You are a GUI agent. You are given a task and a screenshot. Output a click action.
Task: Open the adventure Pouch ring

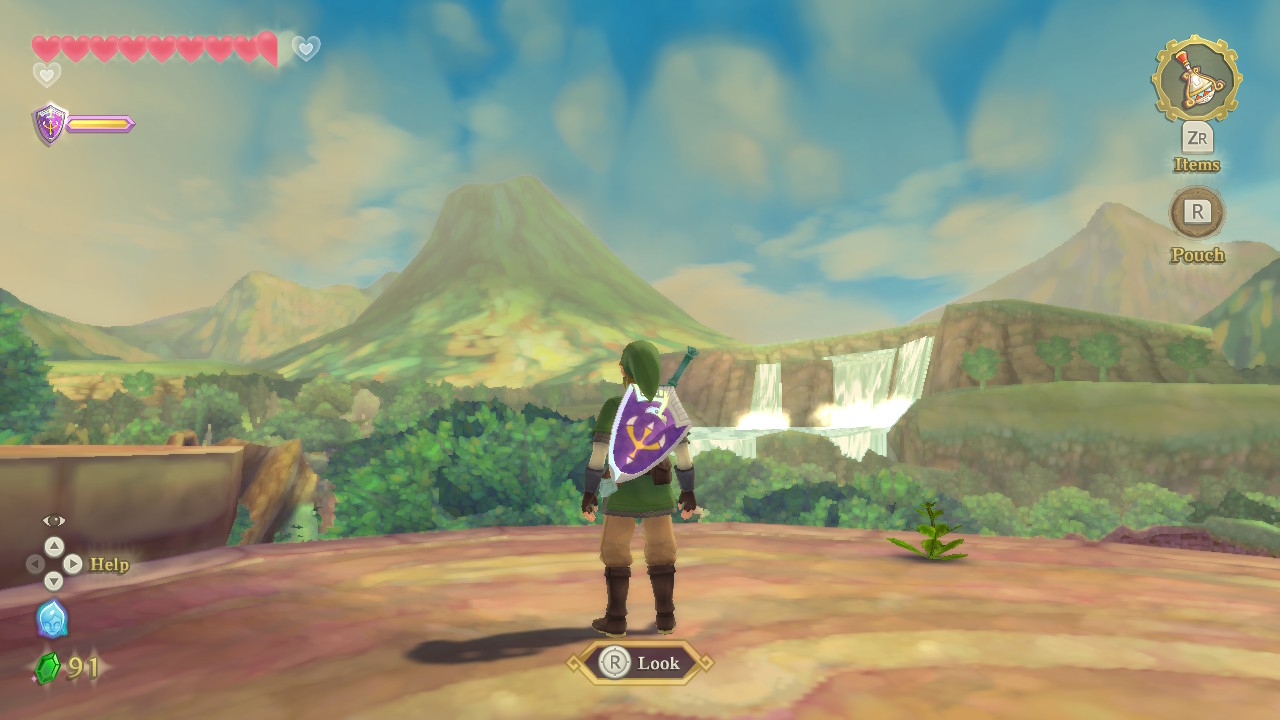[x=1197, y=212]
